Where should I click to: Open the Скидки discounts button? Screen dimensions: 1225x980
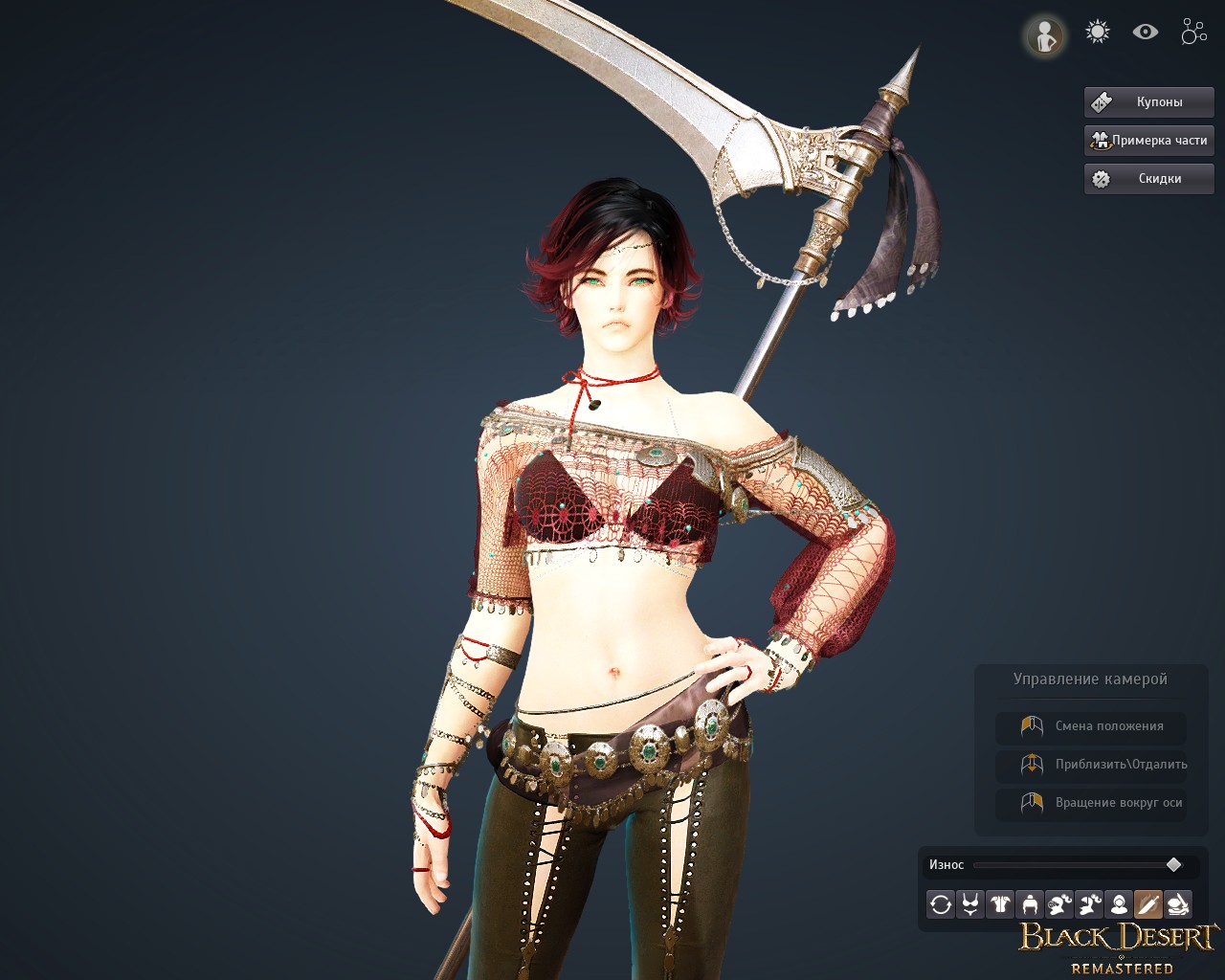coord(1148,178)
